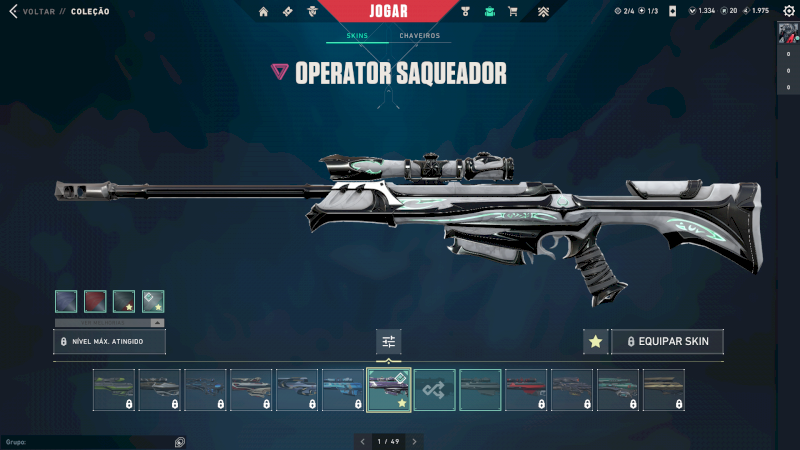Select the locked green camo Operator skin
Screen dimensions: 800x450
pos(114,390)
